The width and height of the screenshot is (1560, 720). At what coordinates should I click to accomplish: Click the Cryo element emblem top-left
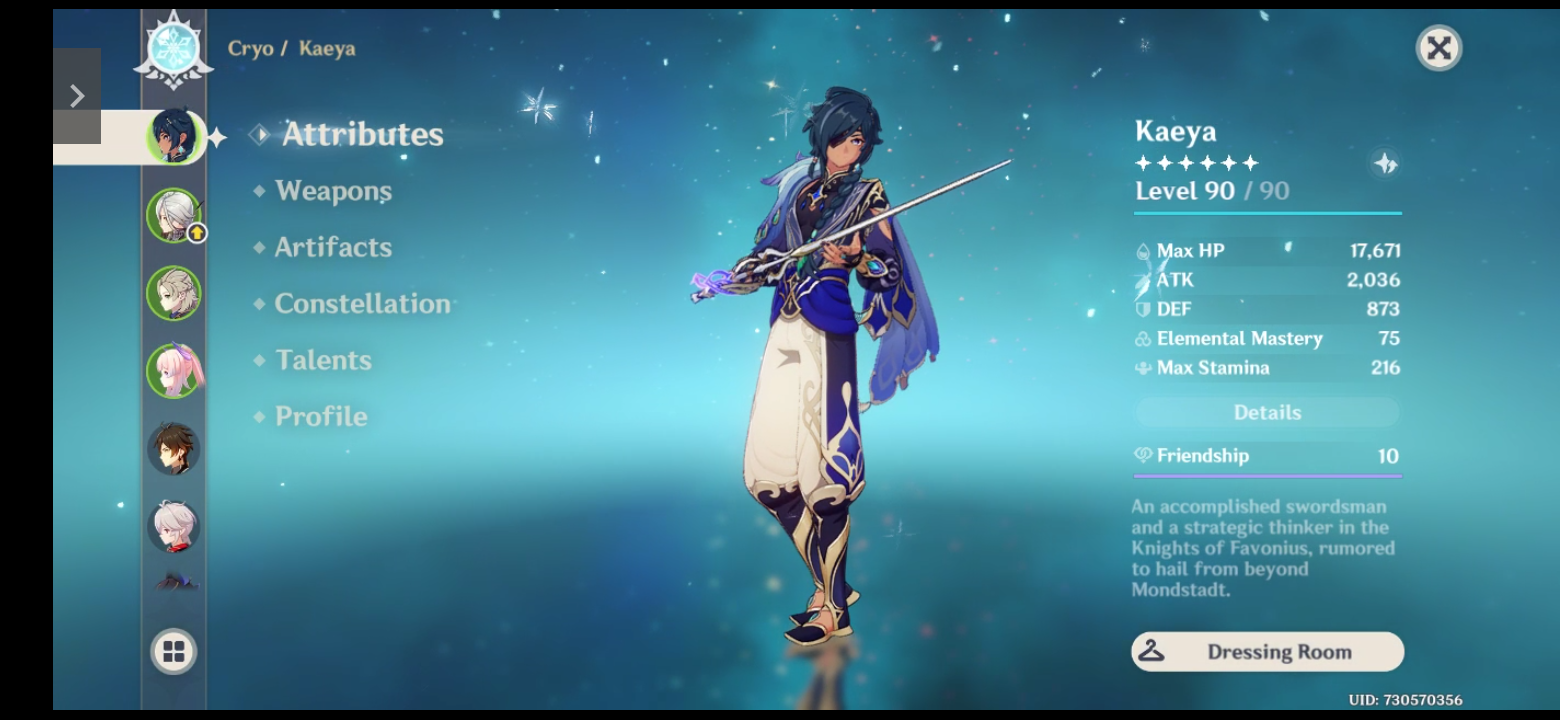coord(174,47)
